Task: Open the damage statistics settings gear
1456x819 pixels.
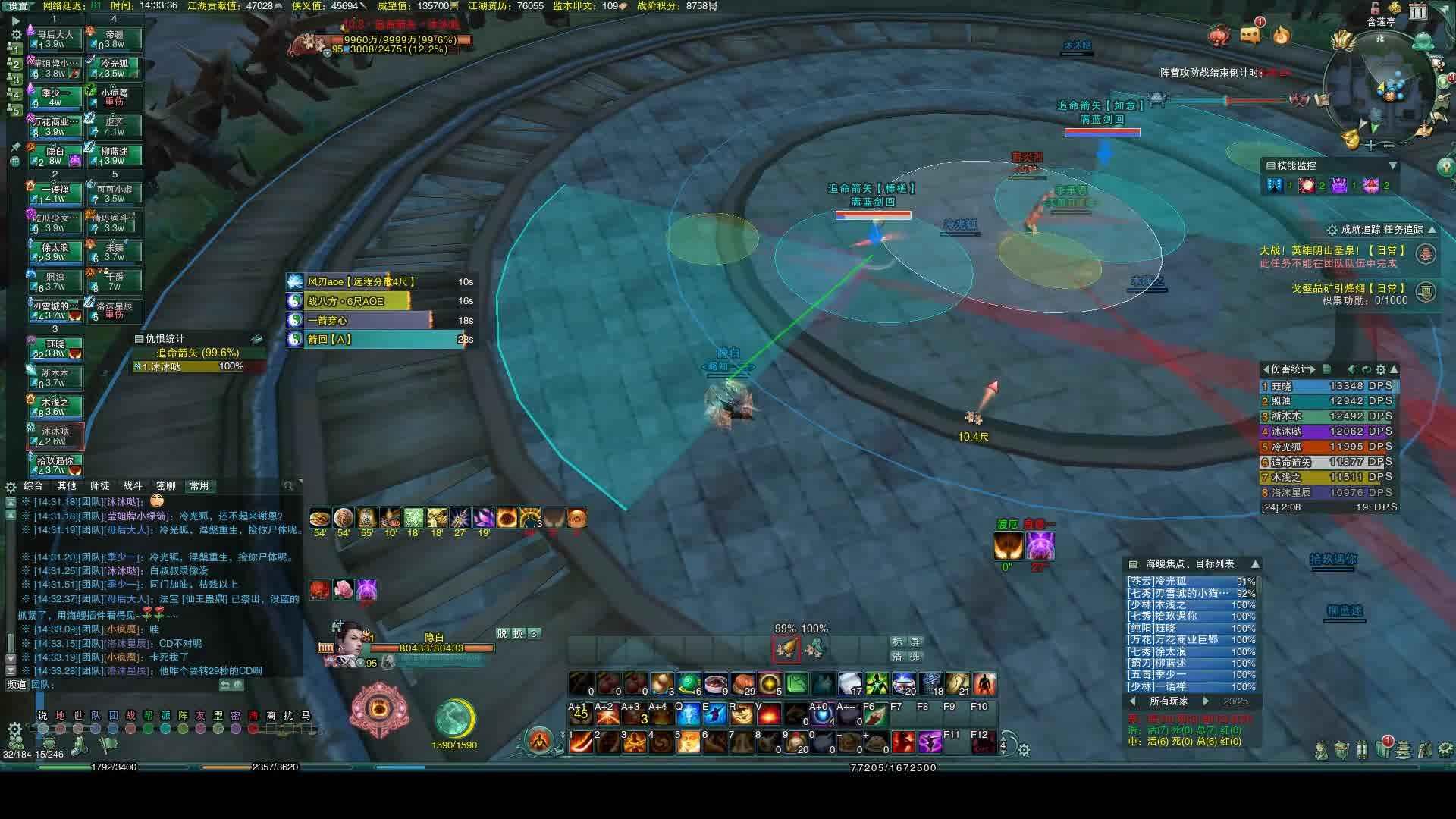Action: (x=1380, y=369)
